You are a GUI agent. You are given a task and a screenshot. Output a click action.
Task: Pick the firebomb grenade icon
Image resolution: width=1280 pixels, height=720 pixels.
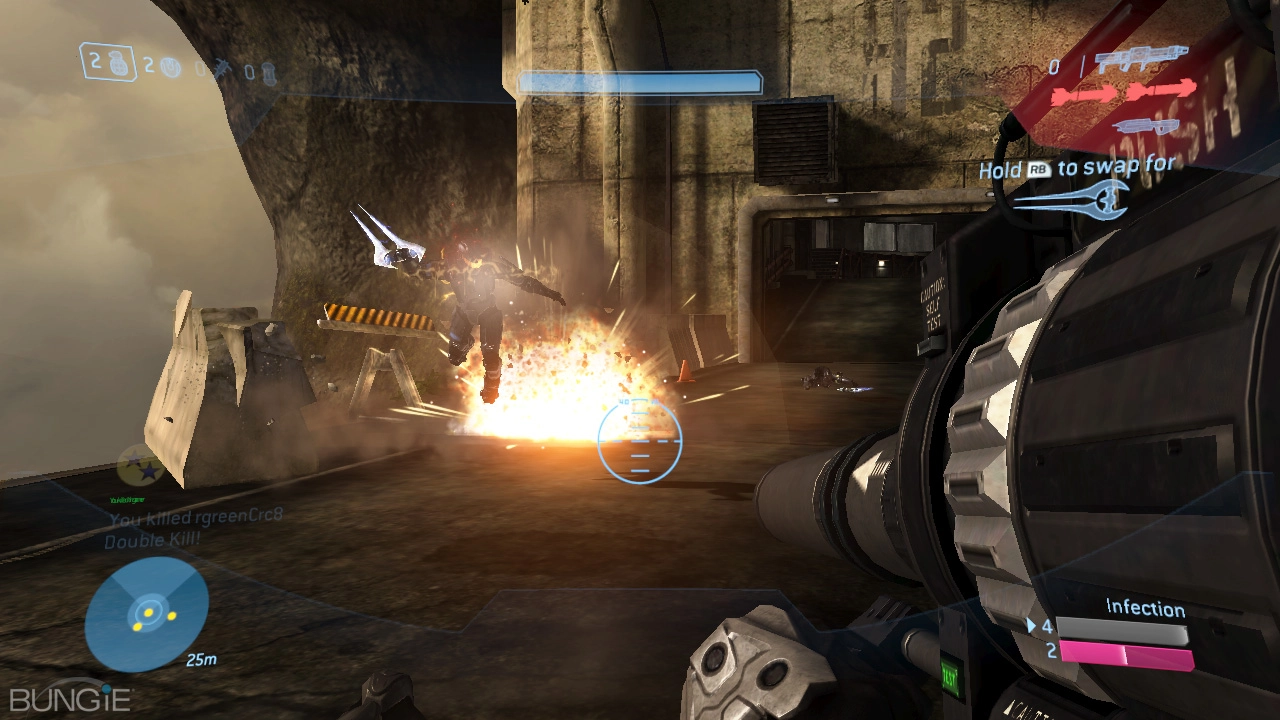pos(268,72)
